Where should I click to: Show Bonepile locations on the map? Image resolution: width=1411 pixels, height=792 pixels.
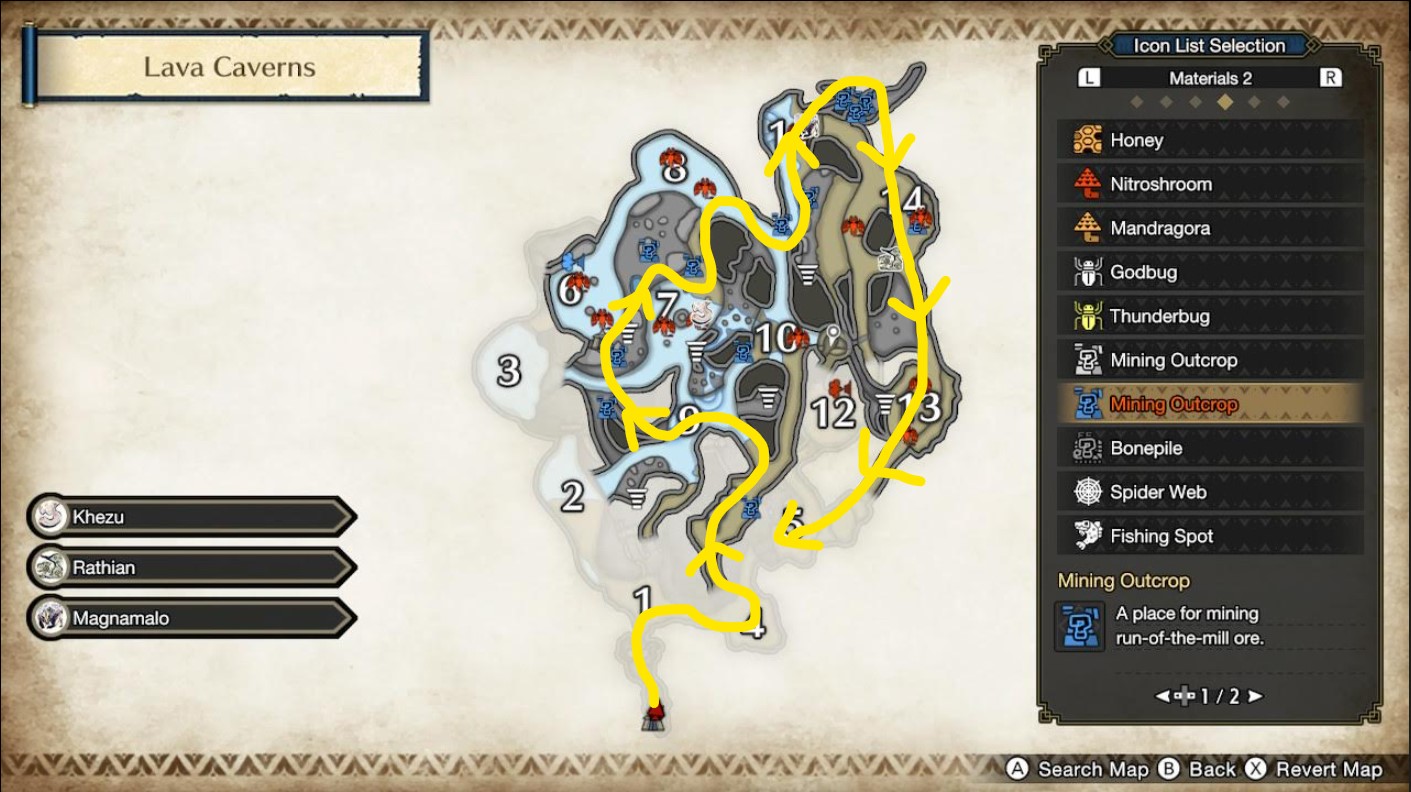(x=1210, y=448)
